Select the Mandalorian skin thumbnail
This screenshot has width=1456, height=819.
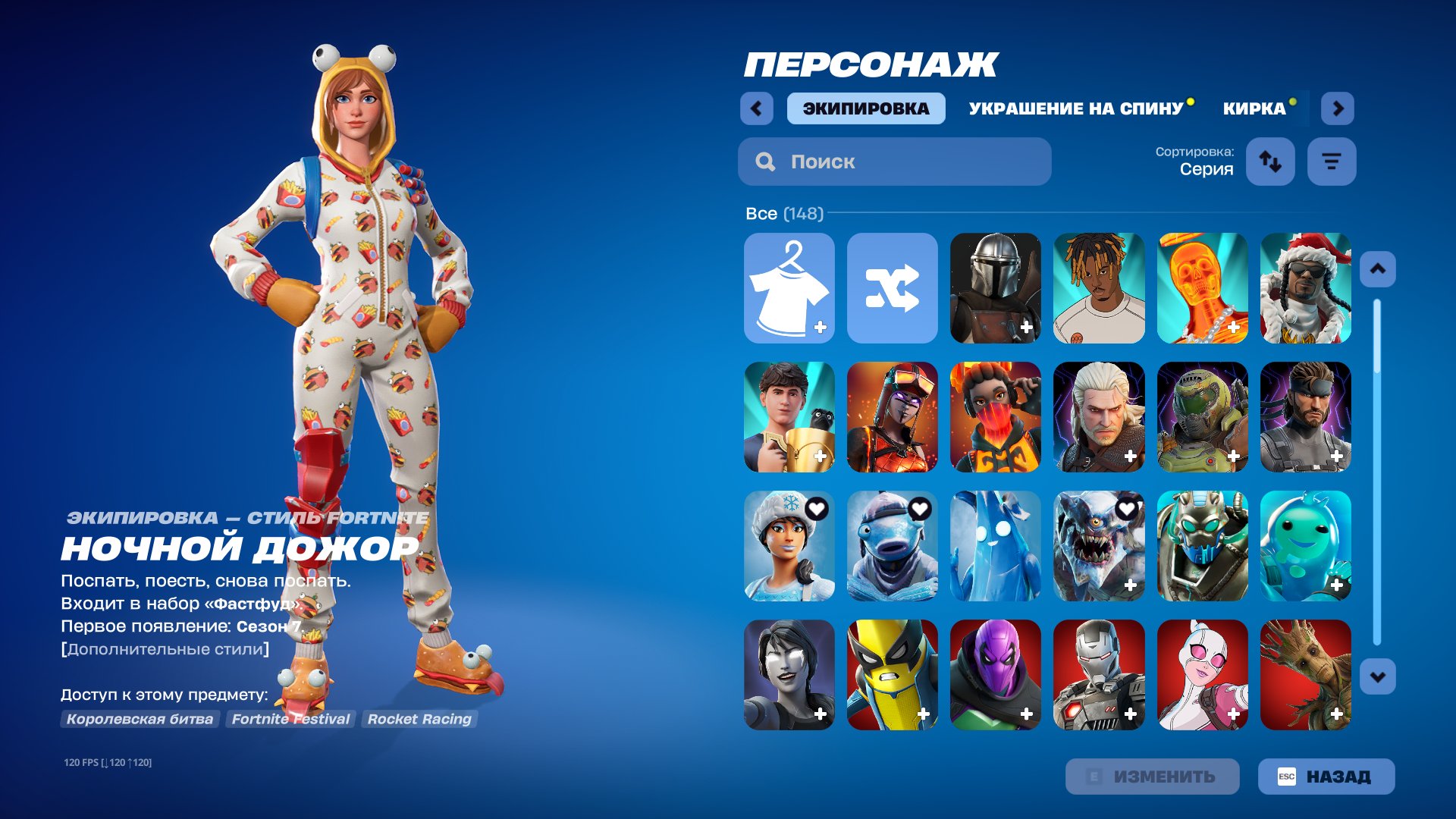(996, 288)
